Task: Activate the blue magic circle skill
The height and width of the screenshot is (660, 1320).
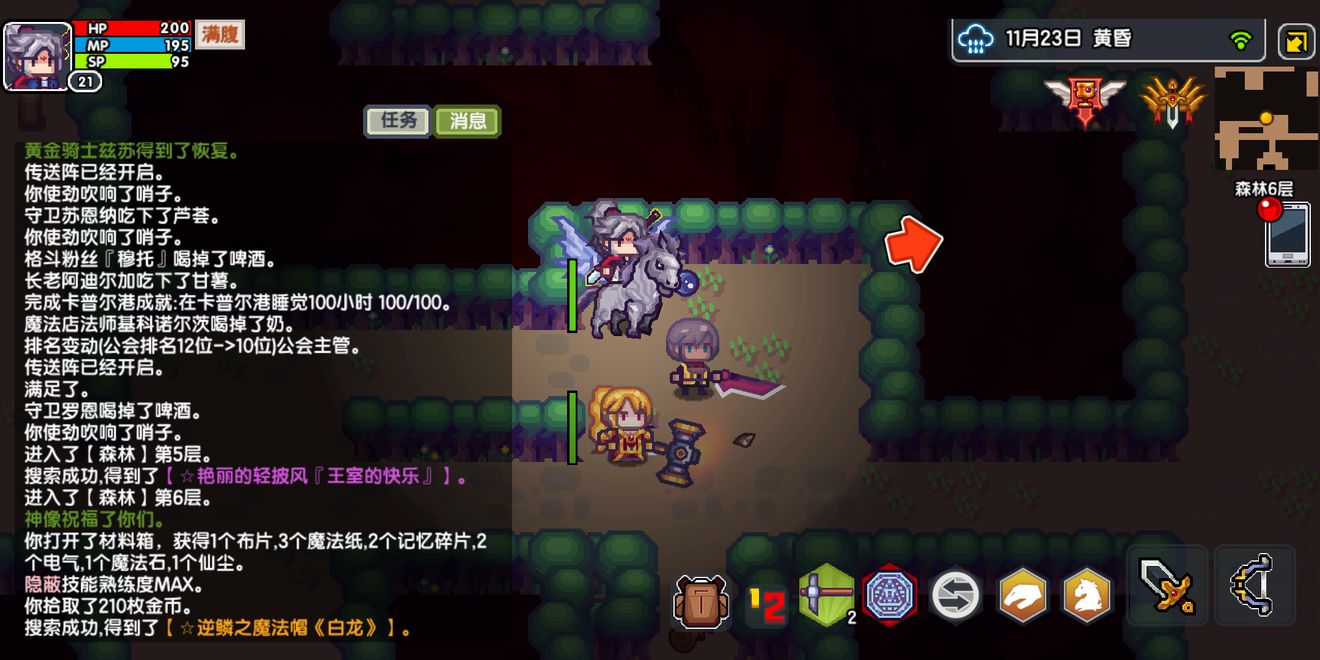Action: coord(890,596)
